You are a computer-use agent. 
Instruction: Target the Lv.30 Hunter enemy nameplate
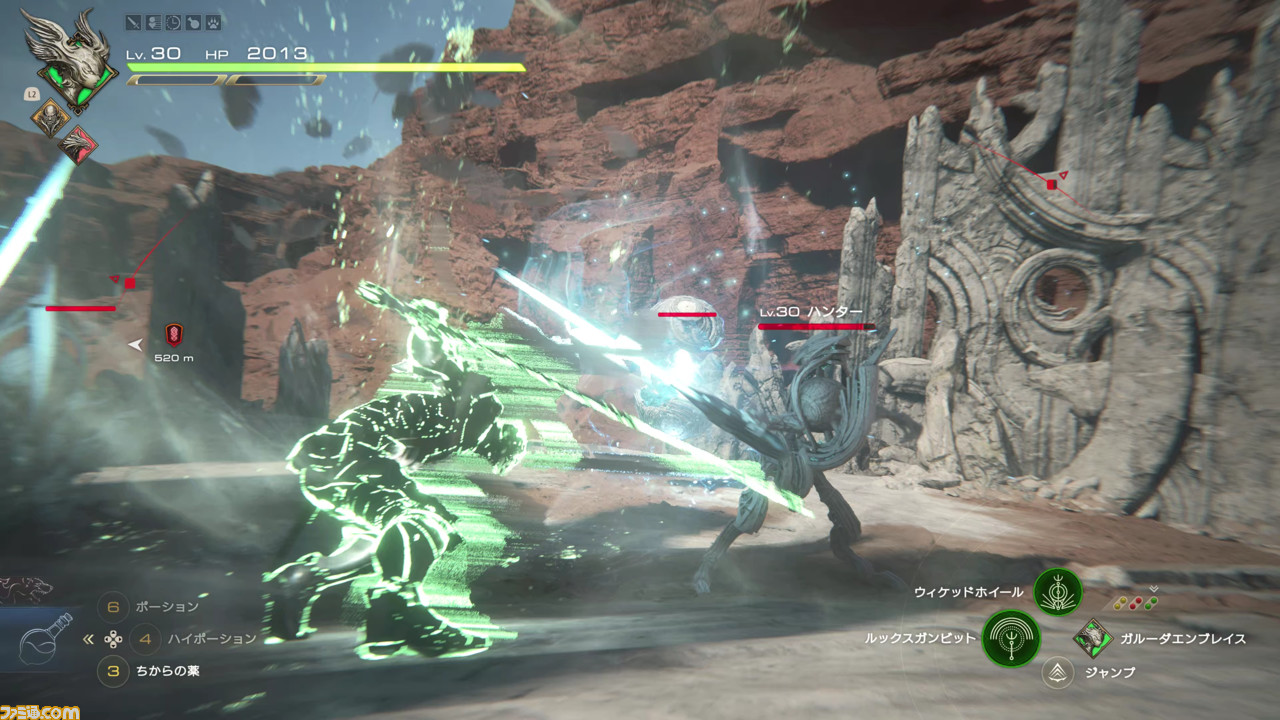(x=810, y=313)
